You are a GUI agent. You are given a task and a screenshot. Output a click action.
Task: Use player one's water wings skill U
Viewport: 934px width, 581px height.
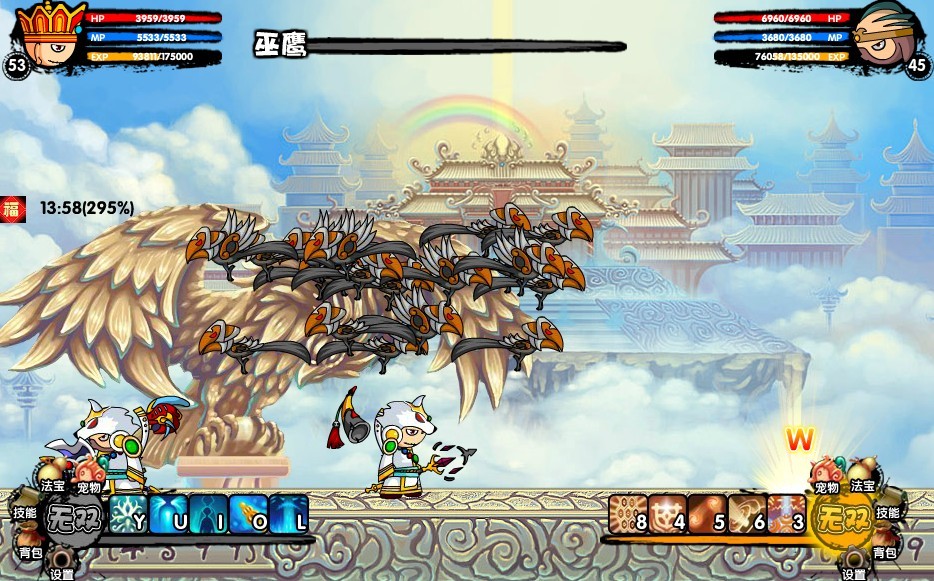[x=167, y=513]
